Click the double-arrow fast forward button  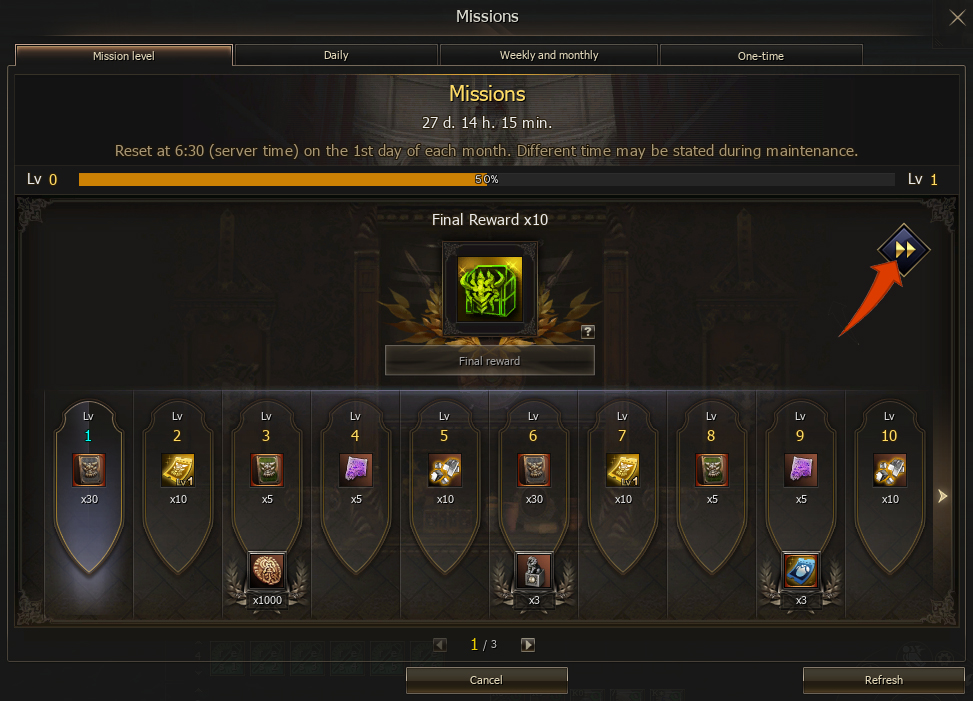pyautogui.click(x=904, y=250)
